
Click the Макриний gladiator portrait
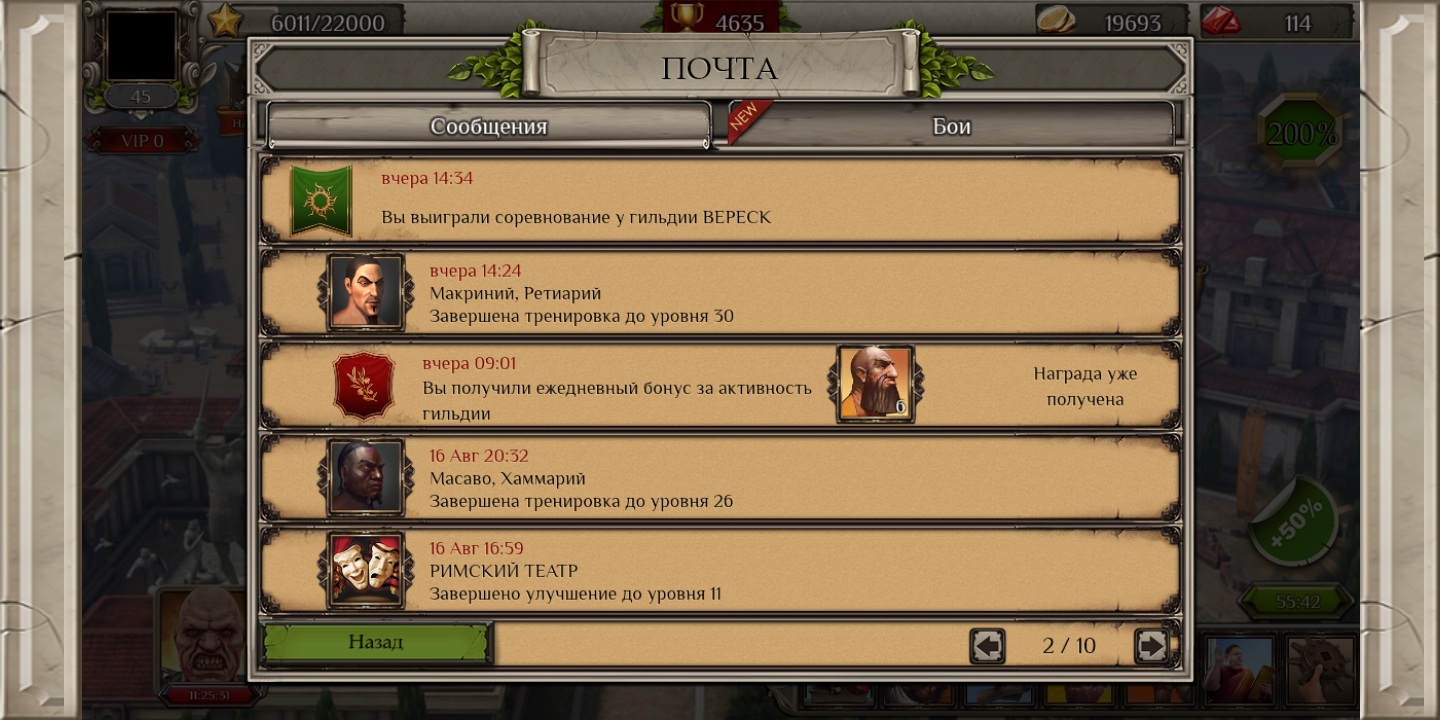click(x=365, y=292)
